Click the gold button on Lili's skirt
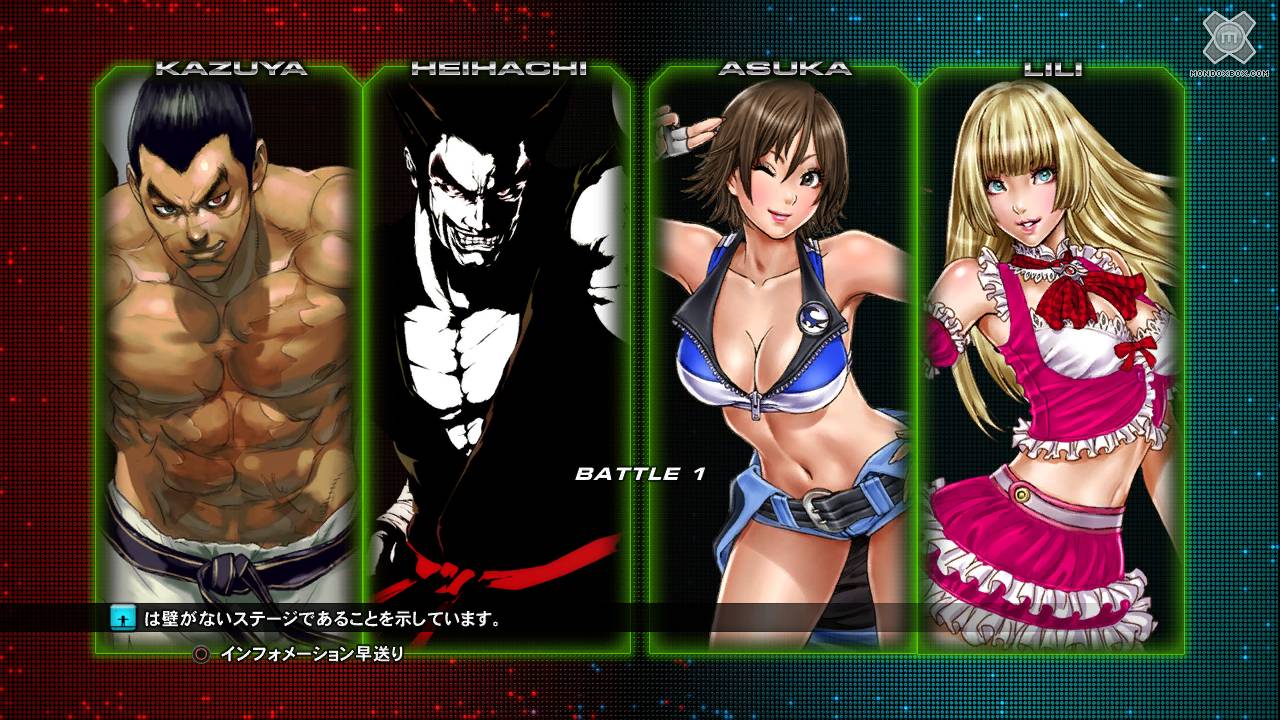1280x720 pixels. click(x=1022, y=494)
